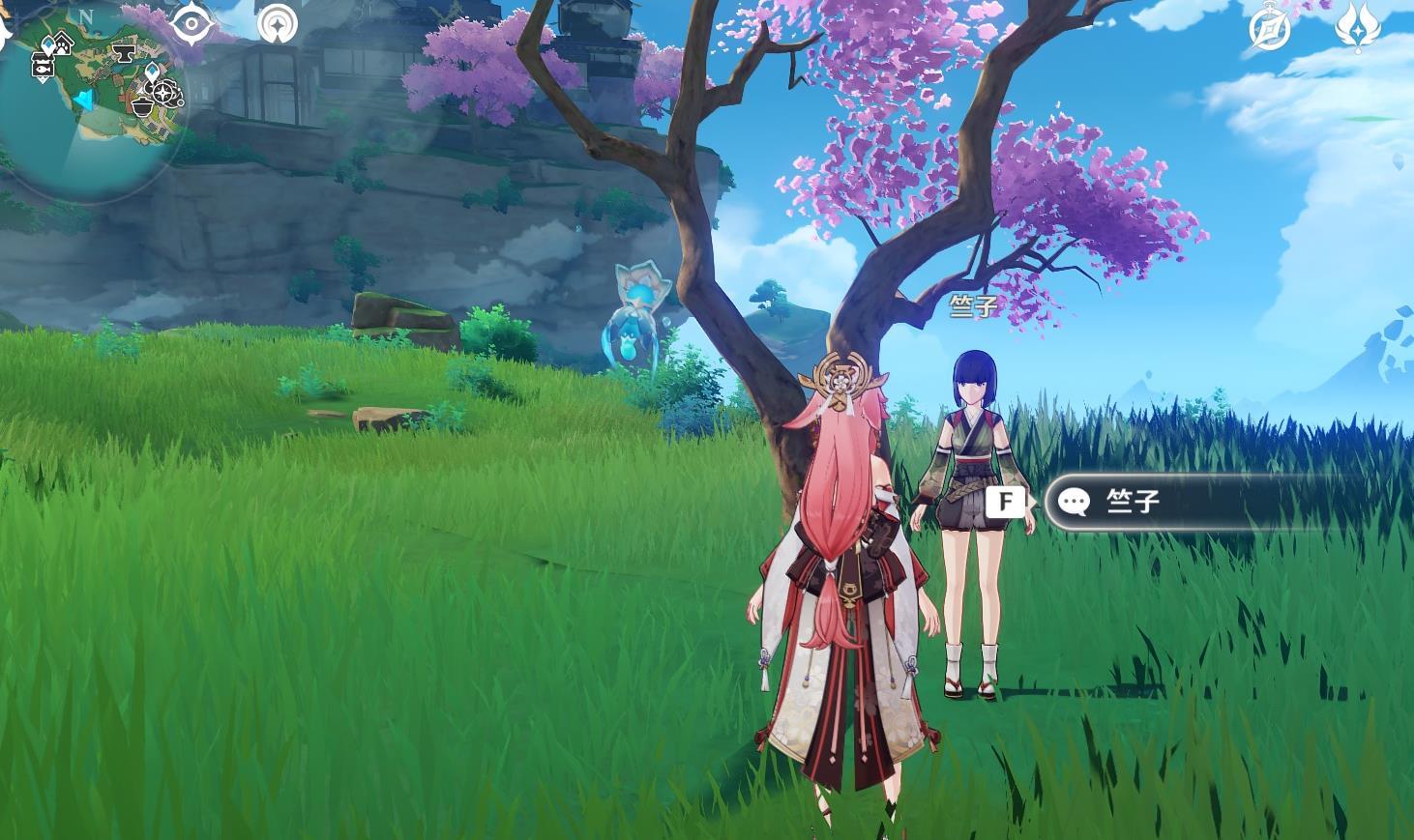The width and height of the screenshot is (1414, 840).
Task: Open the arch-and-star icon beside the eye
Action: (x=278, y=23)
